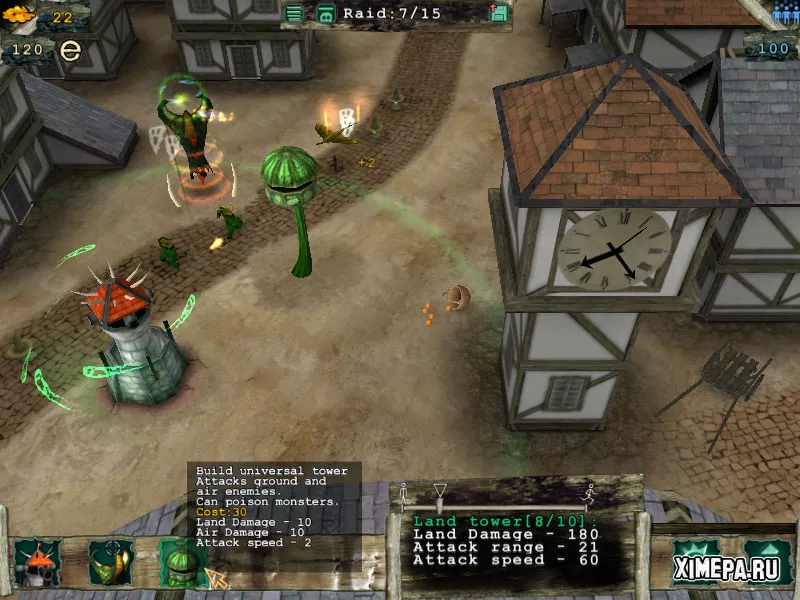Viewport: 800px width, 600px height.
Task: Build the universal green dome tower
Action: pyautogui.click(x=182, y=562)
